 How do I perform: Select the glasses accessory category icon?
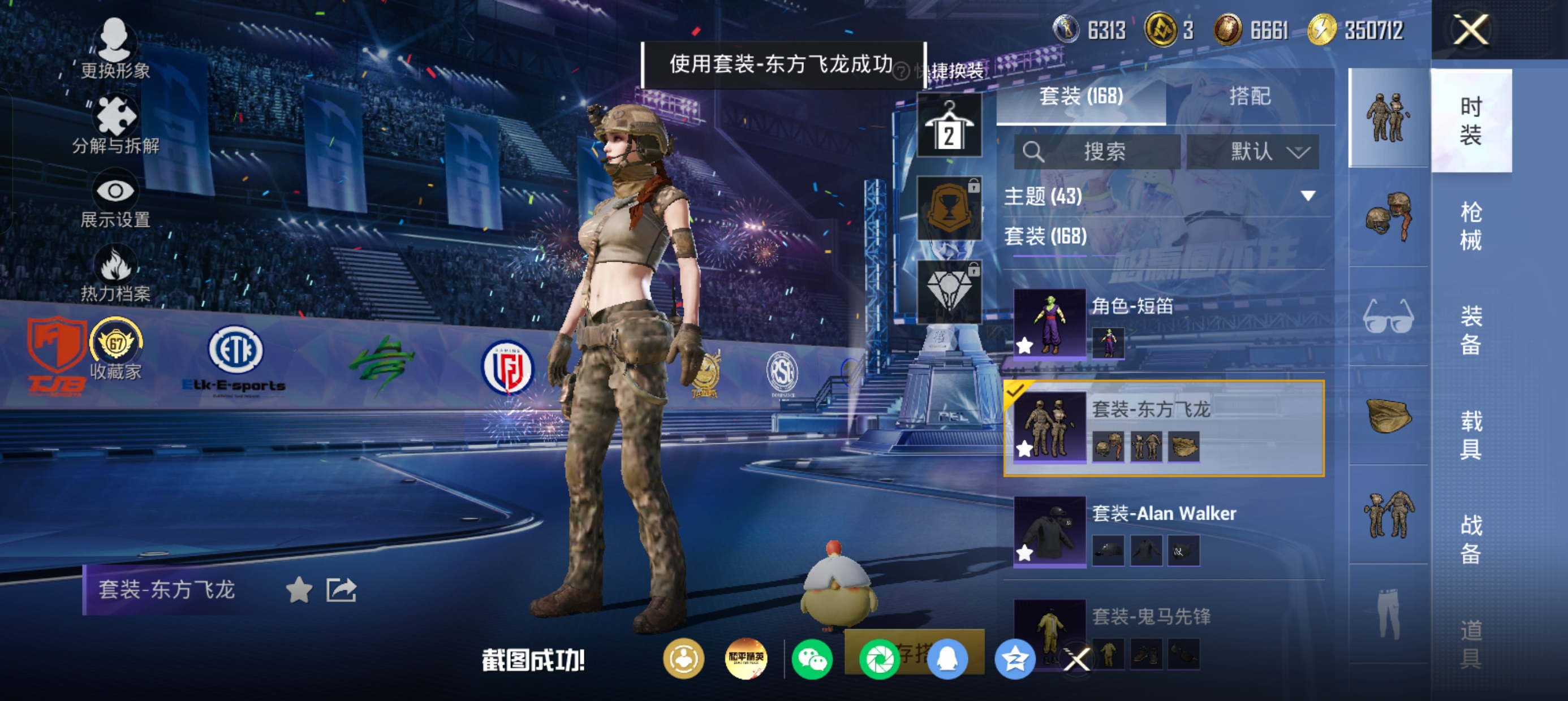pos(1388,317)
